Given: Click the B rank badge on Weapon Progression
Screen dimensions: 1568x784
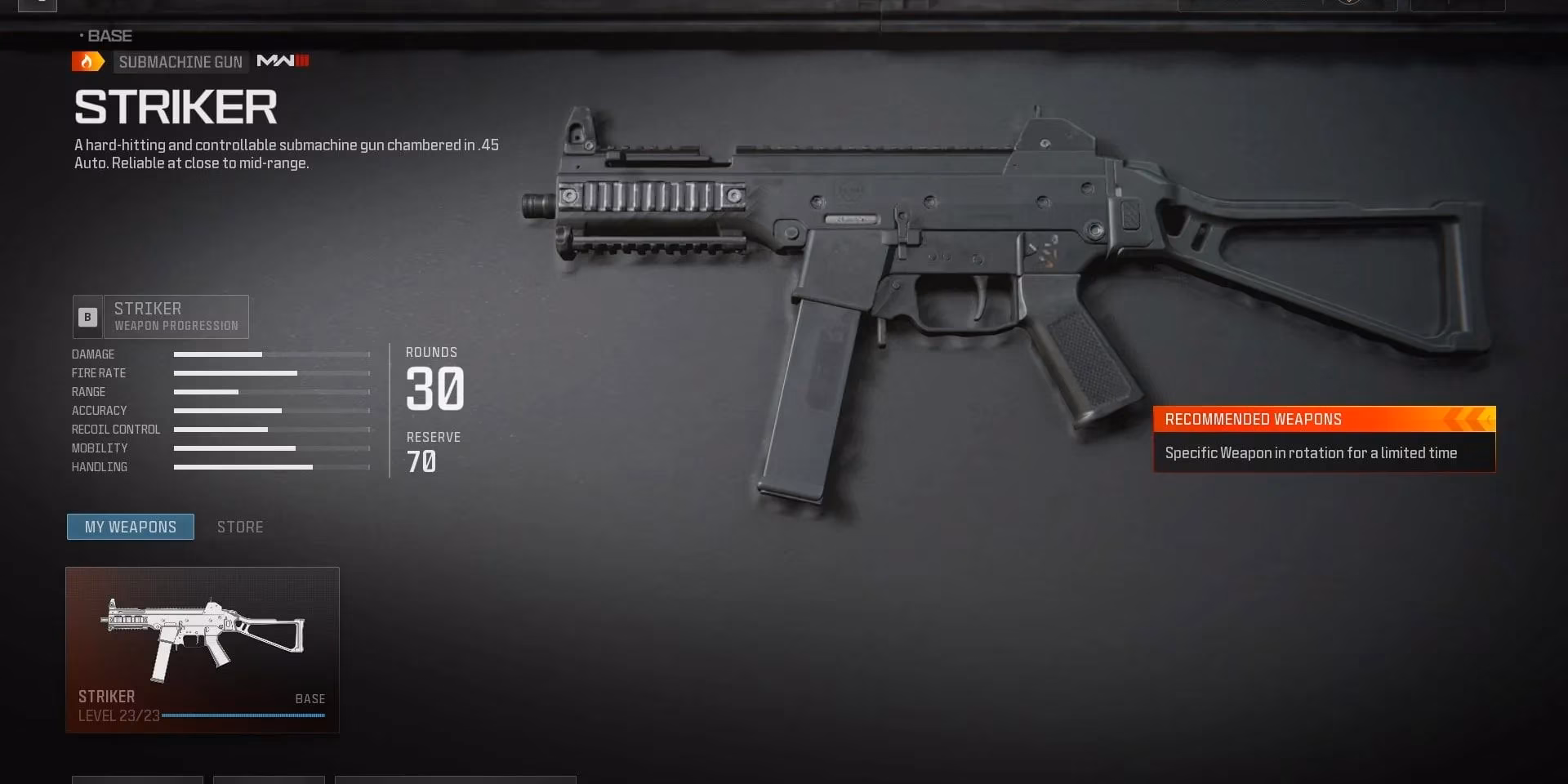Looking at the screenshot, I should pos(87,317).
